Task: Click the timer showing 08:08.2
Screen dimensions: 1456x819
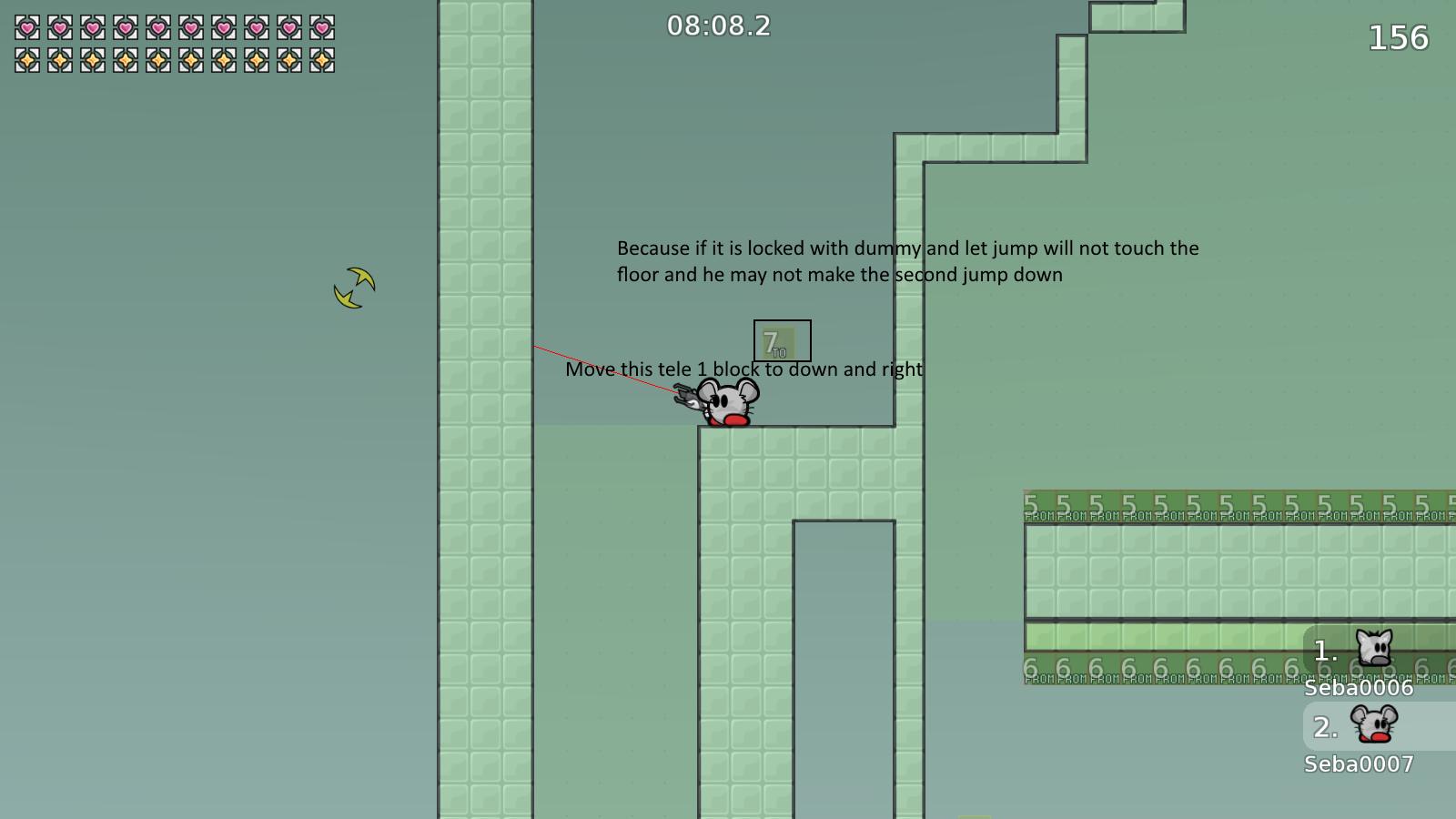Action: pos(718,25)
